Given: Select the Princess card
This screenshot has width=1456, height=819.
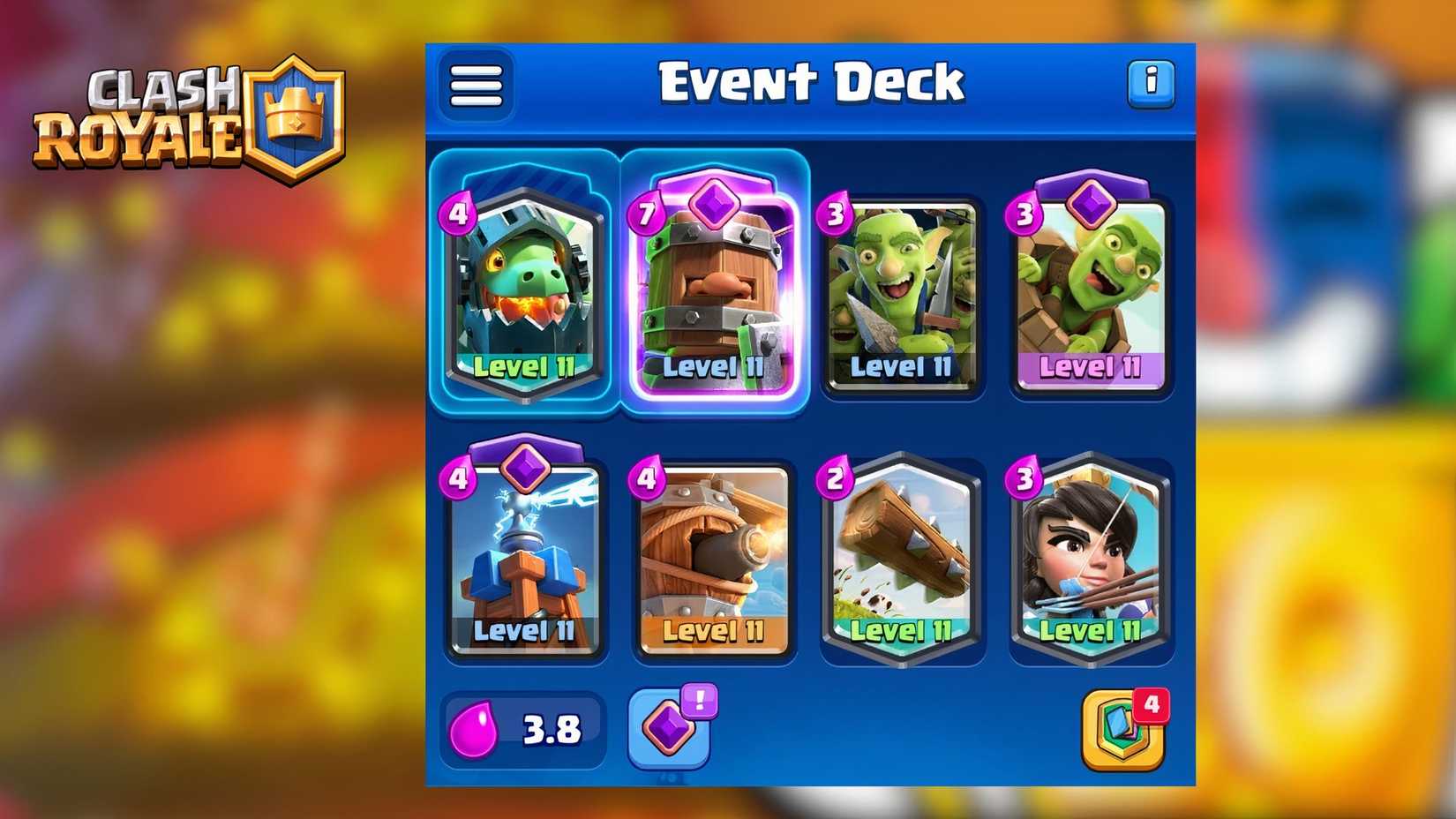Looking at the screenshot, I should [x=1091, y=560].
